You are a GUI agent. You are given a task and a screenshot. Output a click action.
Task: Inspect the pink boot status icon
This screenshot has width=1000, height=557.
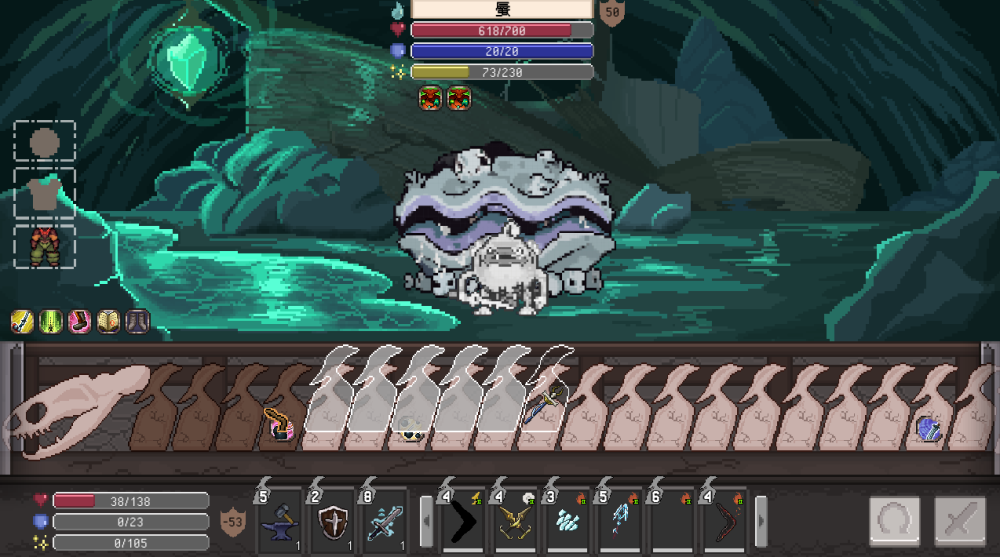[x=80, y=321]
